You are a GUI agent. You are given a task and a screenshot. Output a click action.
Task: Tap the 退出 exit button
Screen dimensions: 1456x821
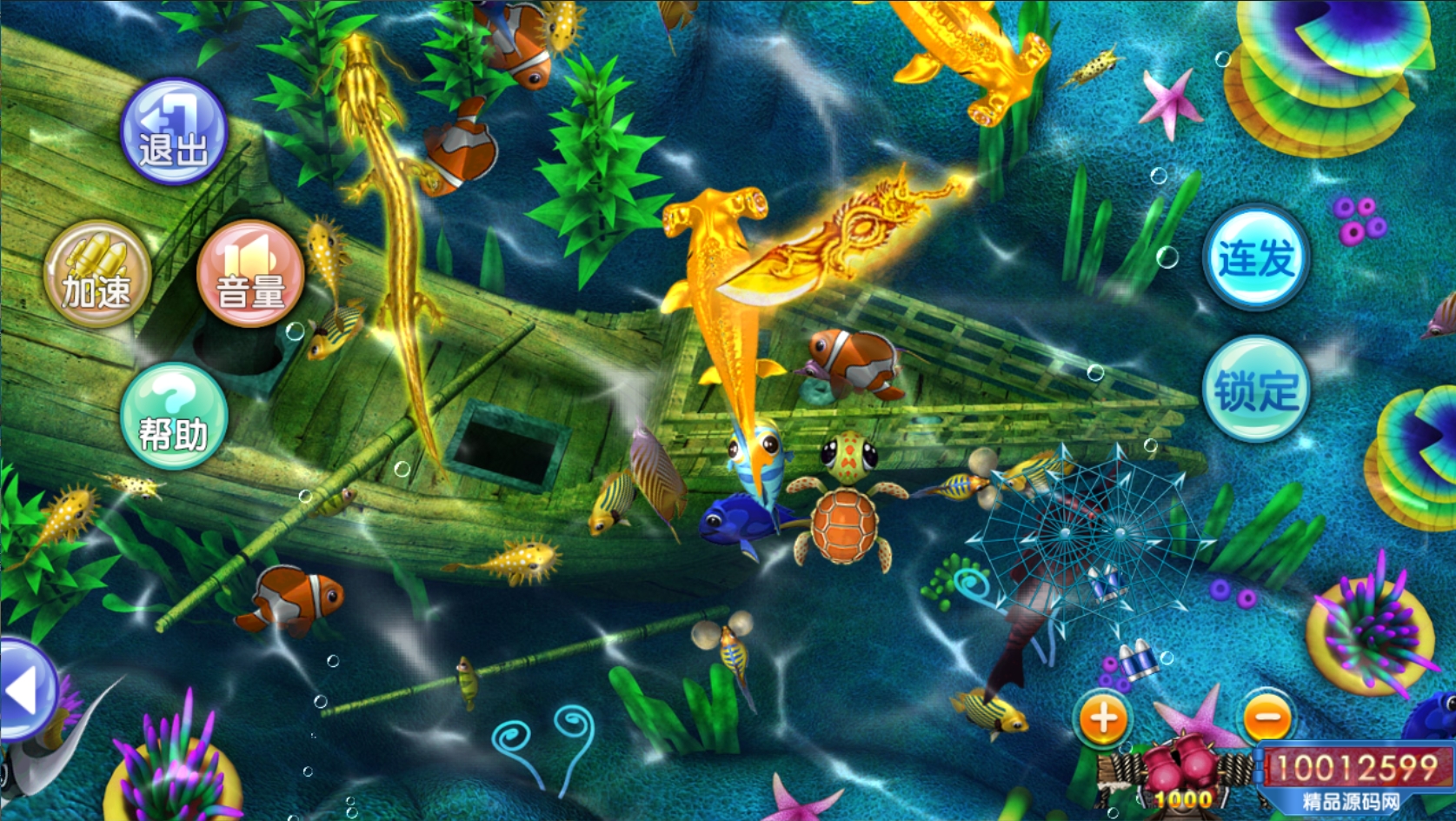174,131
